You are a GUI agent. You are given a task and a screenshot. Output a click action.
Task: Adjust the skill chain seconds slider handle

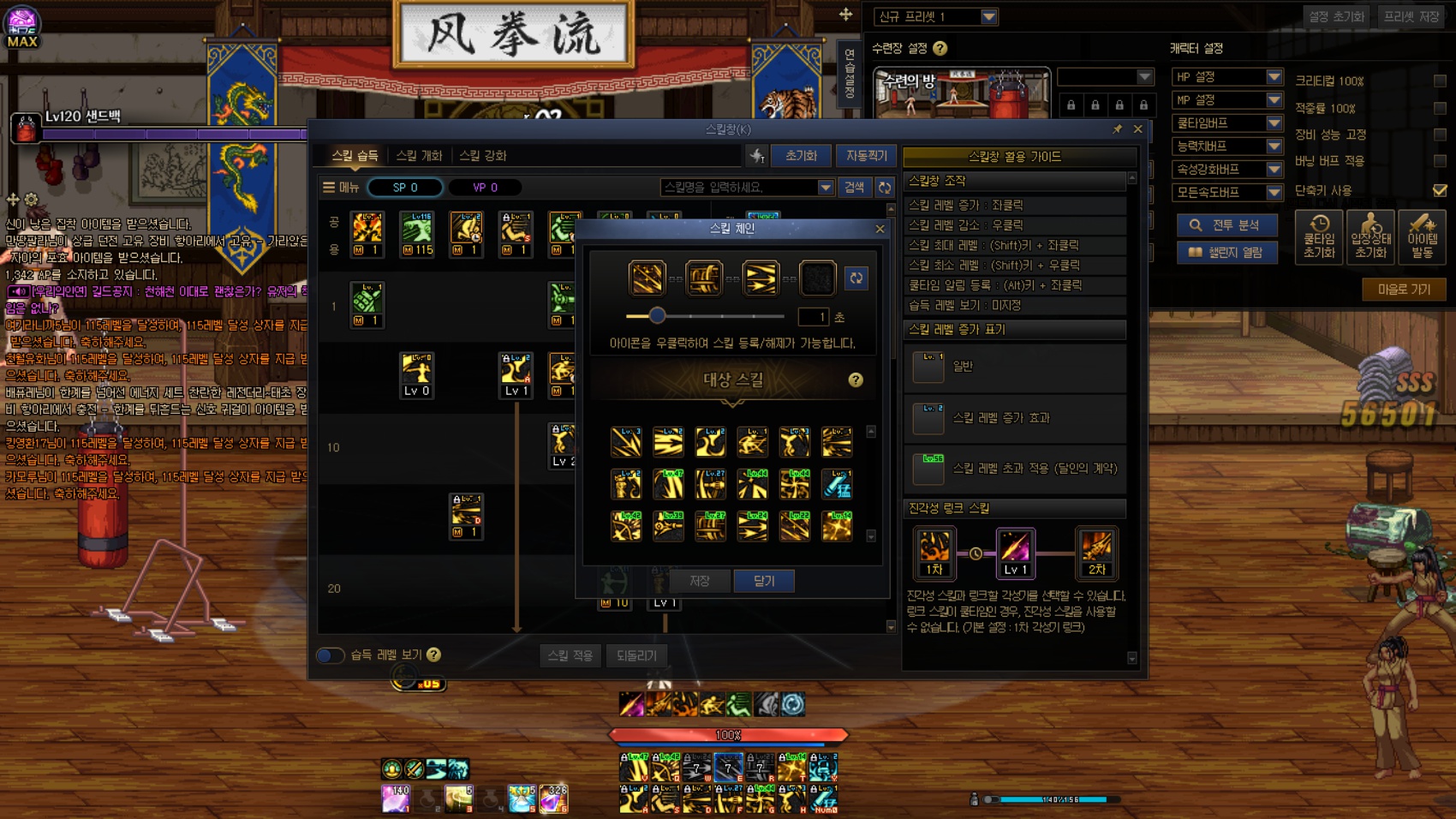(657, 316)
